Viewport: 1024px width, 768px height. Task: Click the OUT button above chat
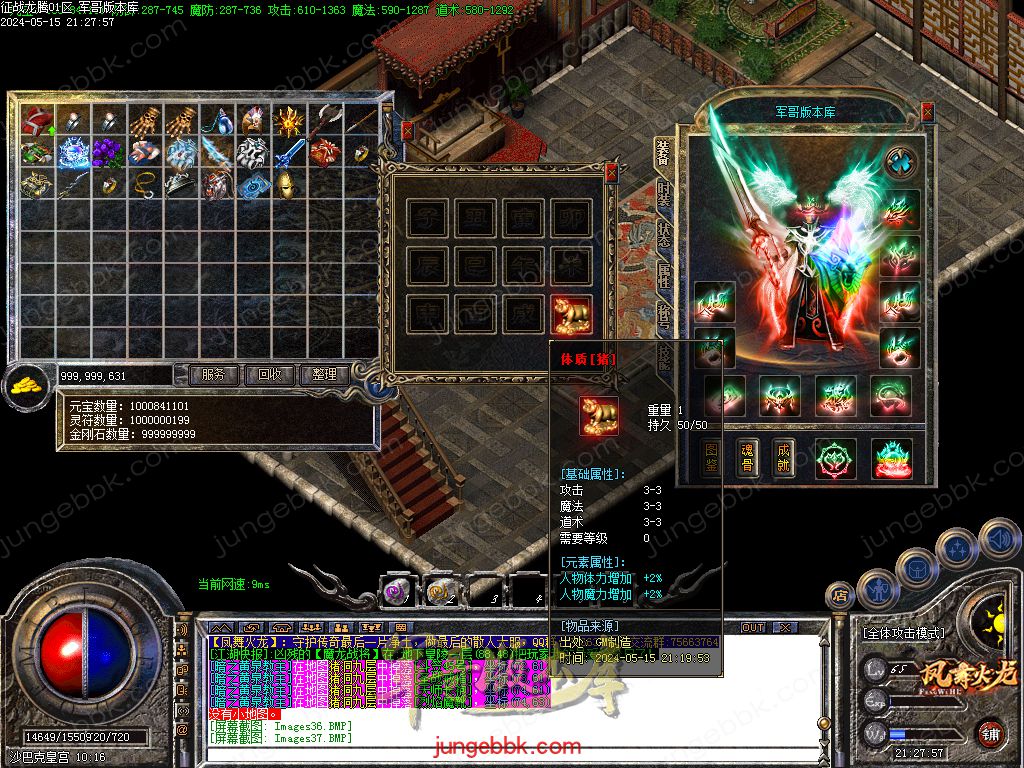point(752,627)
